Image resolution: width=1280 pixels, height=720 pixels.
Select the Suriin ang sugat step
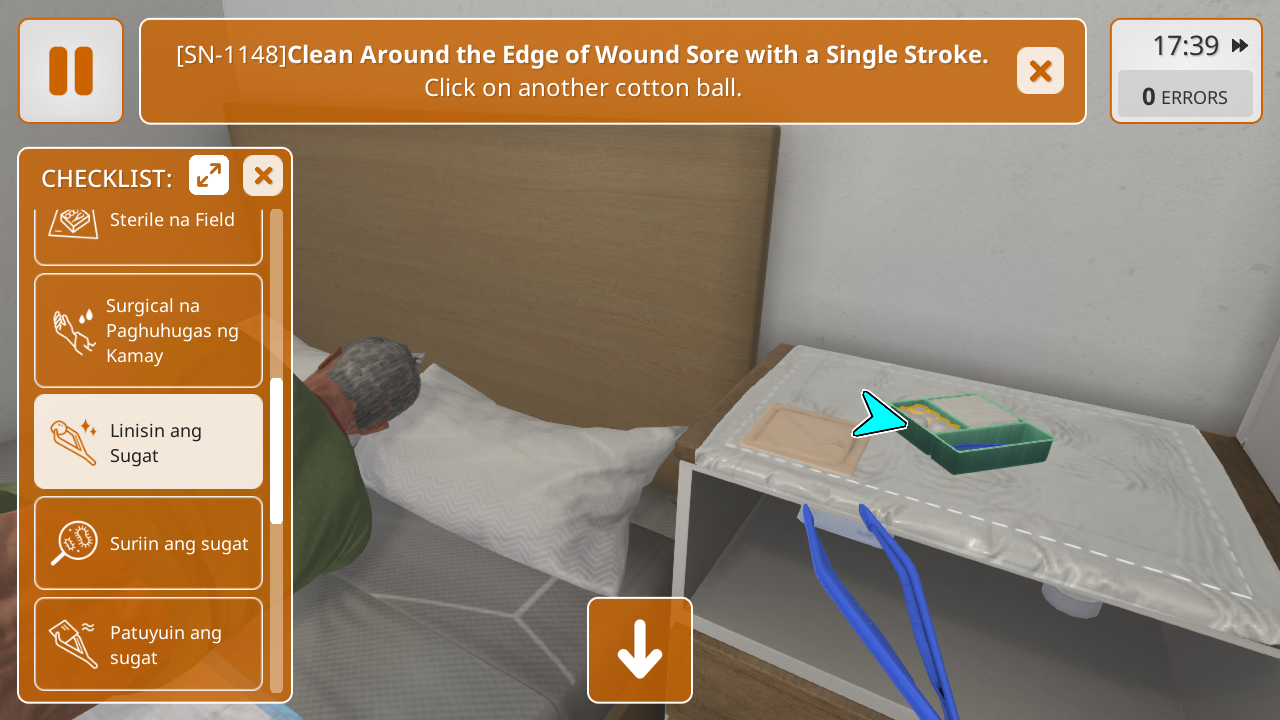[x=148, y=543]
